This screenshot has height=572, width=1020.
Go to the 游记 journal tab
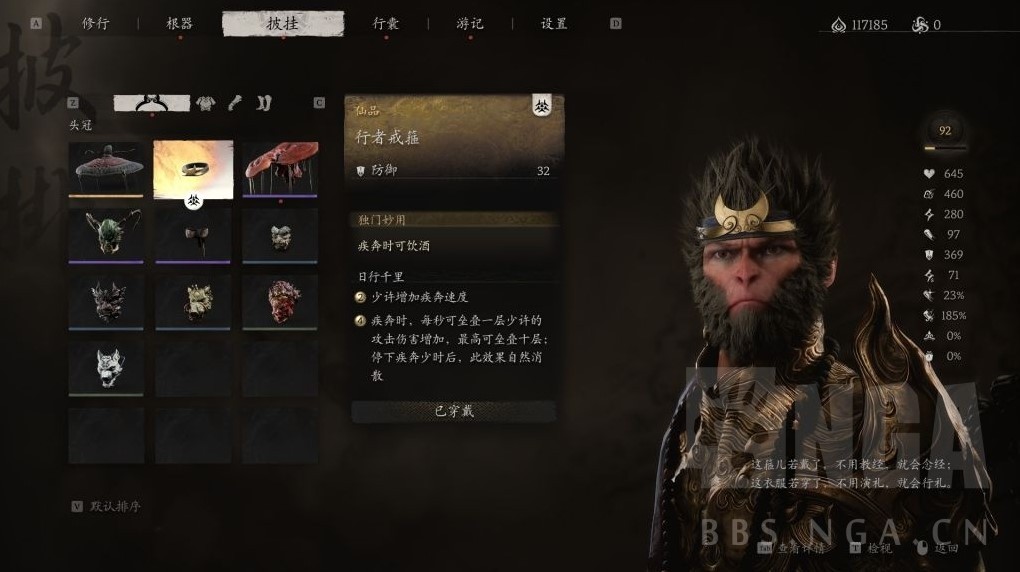click(x=470, y=24)
